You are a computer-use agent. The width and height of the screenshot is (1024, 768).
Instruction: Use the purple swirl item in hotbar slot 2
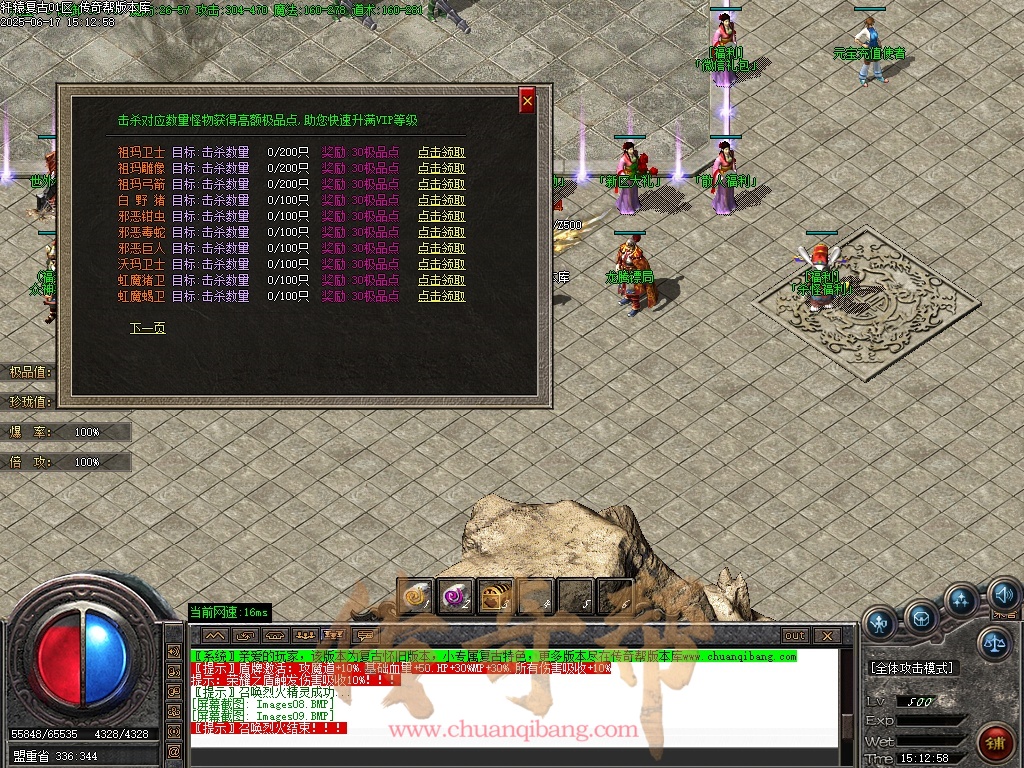tap(455, 596)
